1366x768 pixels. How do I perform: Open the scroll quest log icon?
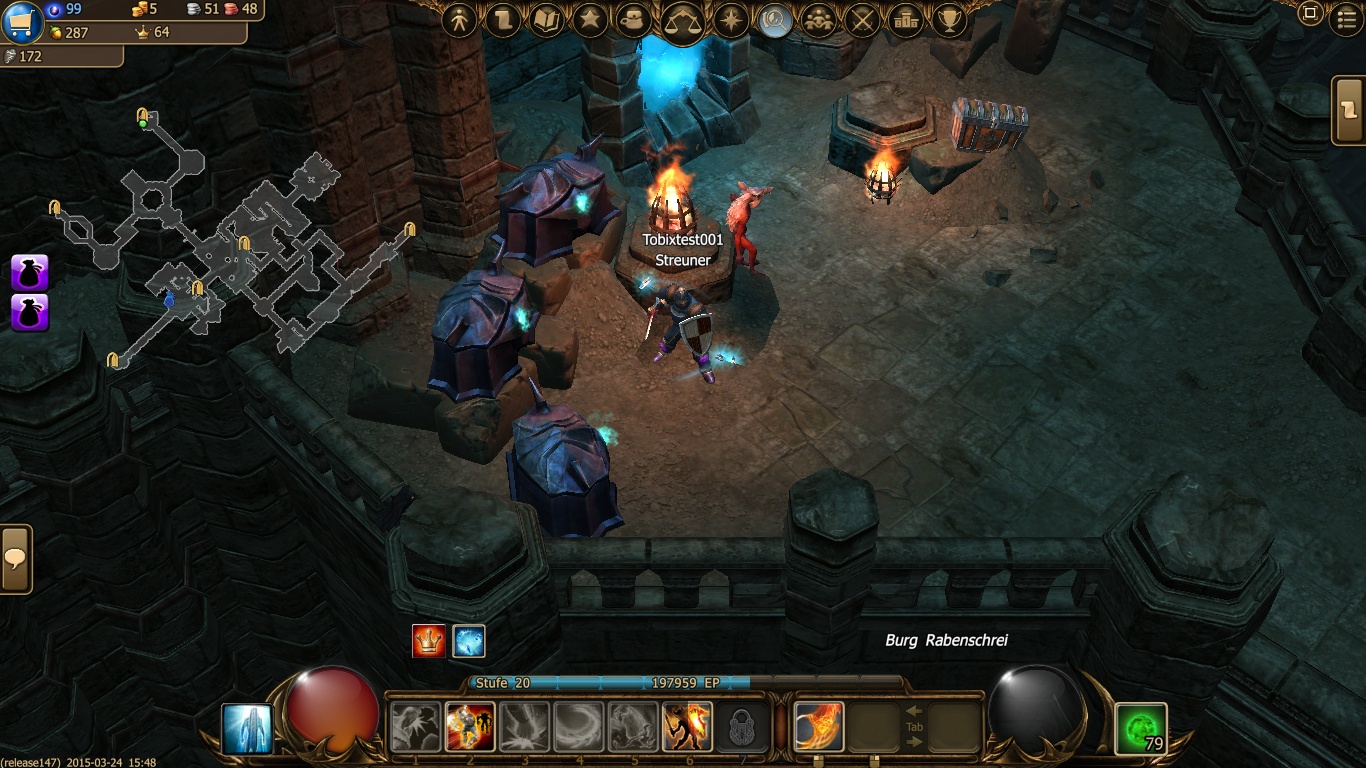(503, 20)
